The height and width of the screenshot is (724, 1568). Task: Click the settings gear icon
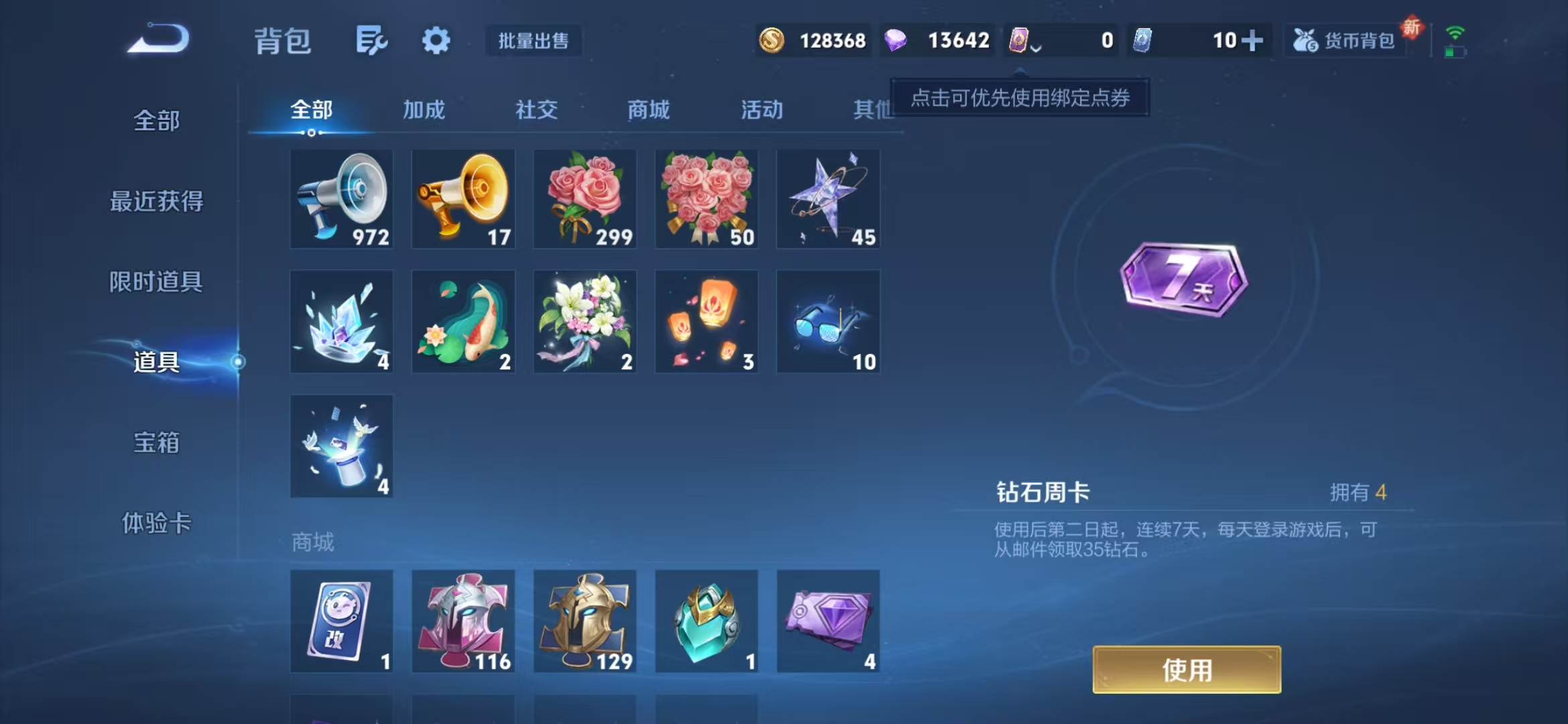click(436, 40)
